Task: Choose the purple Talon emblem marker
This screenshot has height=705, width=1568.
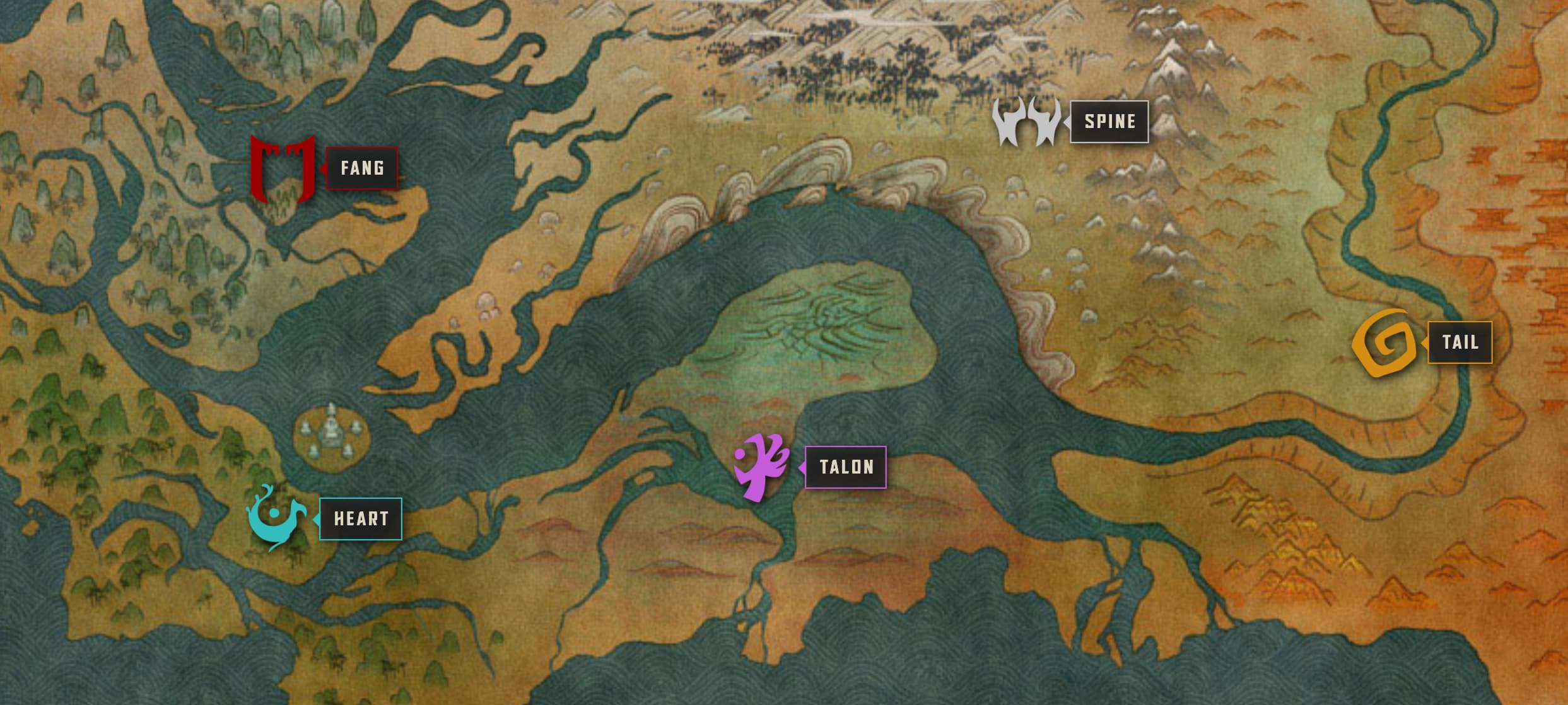Action: pos(762,467)
